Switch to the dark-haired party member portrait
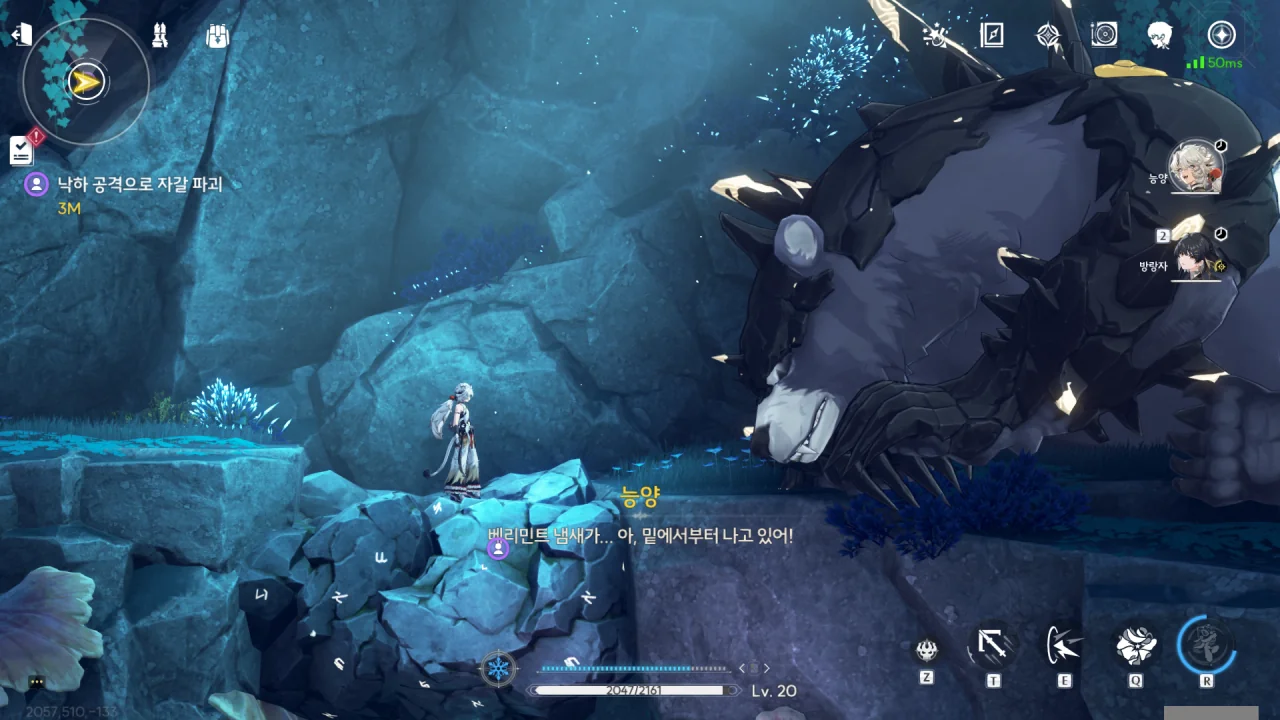The image size is (1280, 720). coord(1197,255)
